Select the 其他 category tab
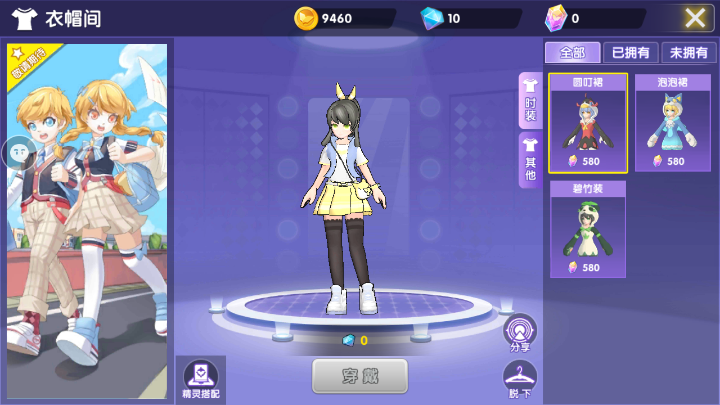Viewport: 720px width, 405px height. pyautogui.click(x=530, y=160)
